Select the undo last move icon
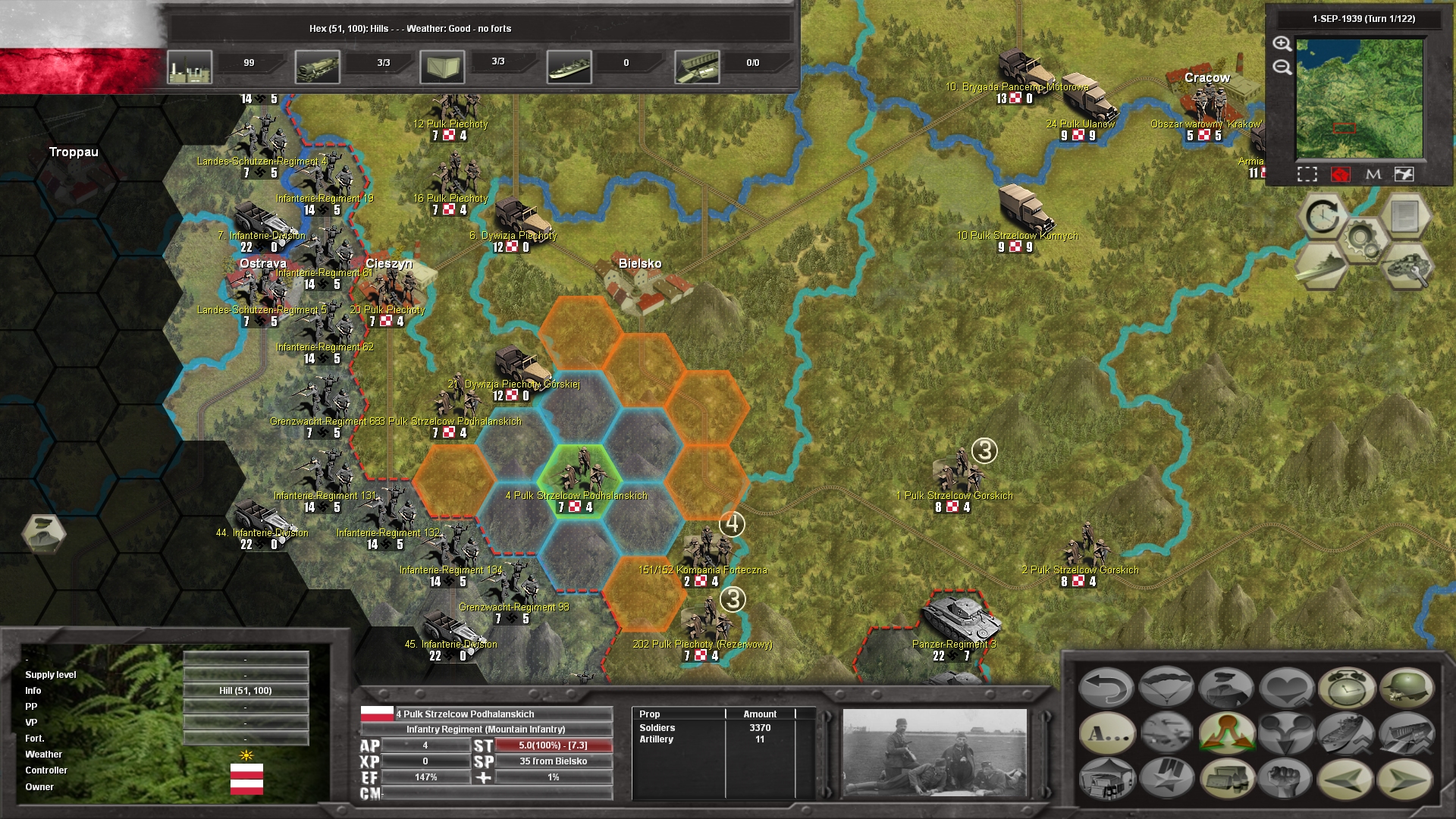The height and width of the screenshot is (819, 1456). [x=1106, y=689]
